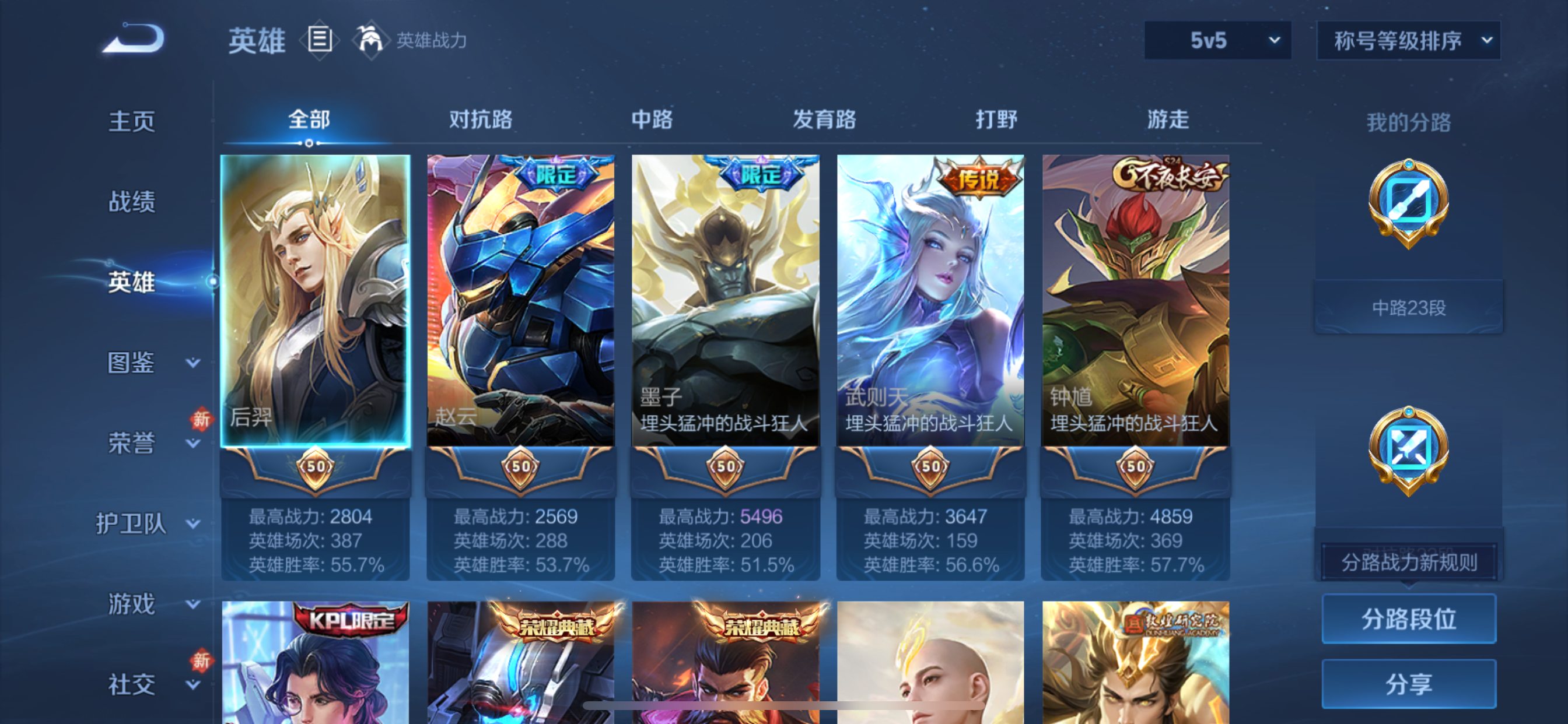Open the hero list icon beside 英雄
1568x724 pixels.
319,40
